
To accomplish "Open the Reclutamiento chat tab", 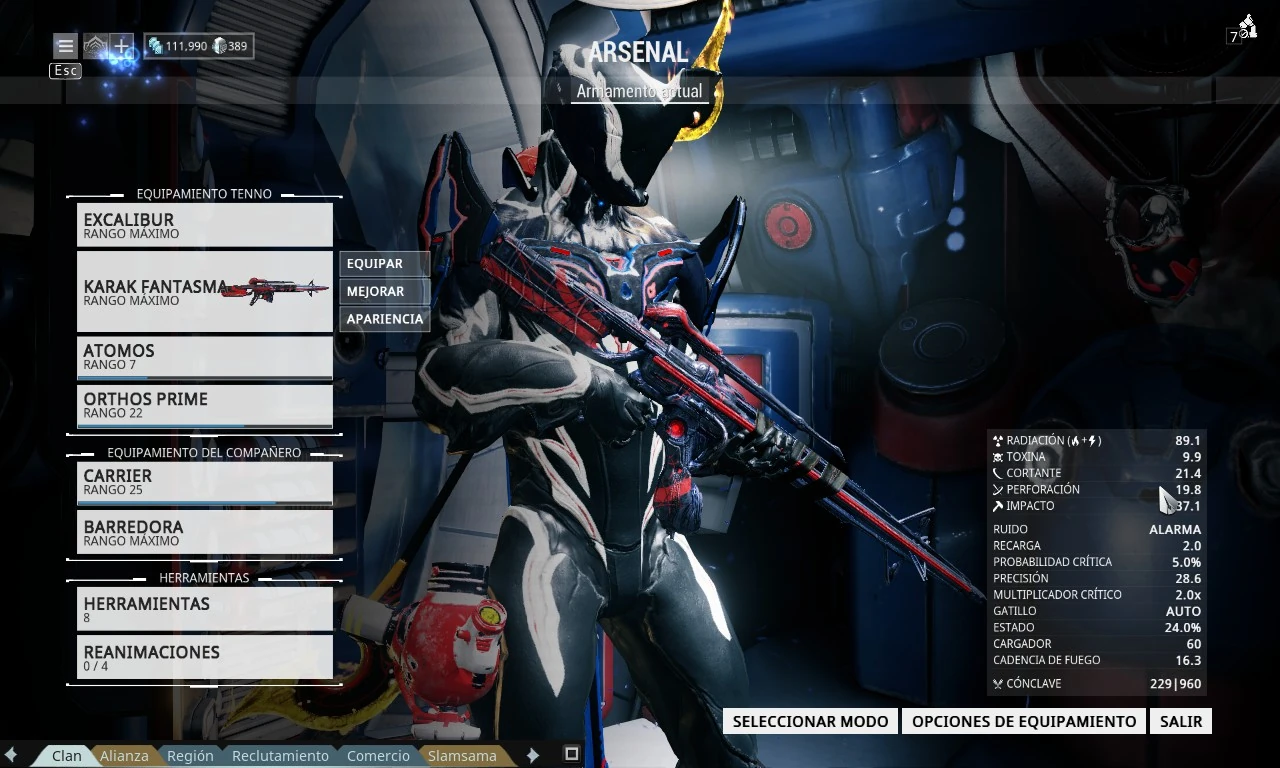I will [280, 756].
